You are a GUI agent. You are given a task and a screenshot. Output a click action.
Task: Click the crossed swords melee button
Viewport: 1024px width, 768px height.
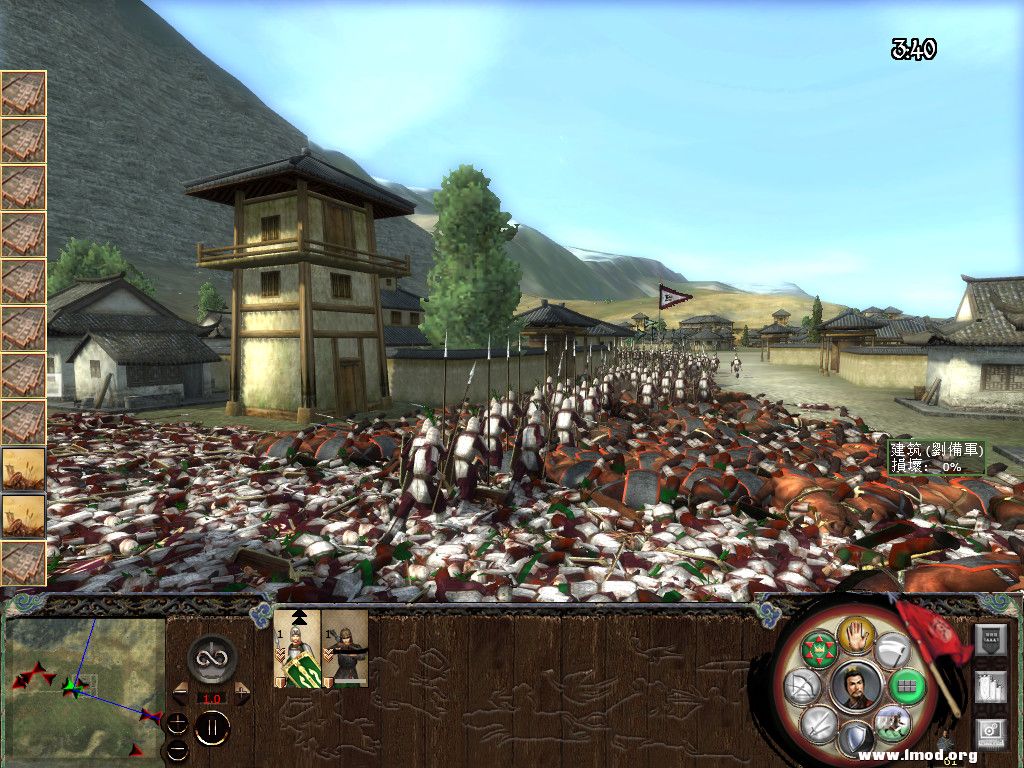point(820,724)
